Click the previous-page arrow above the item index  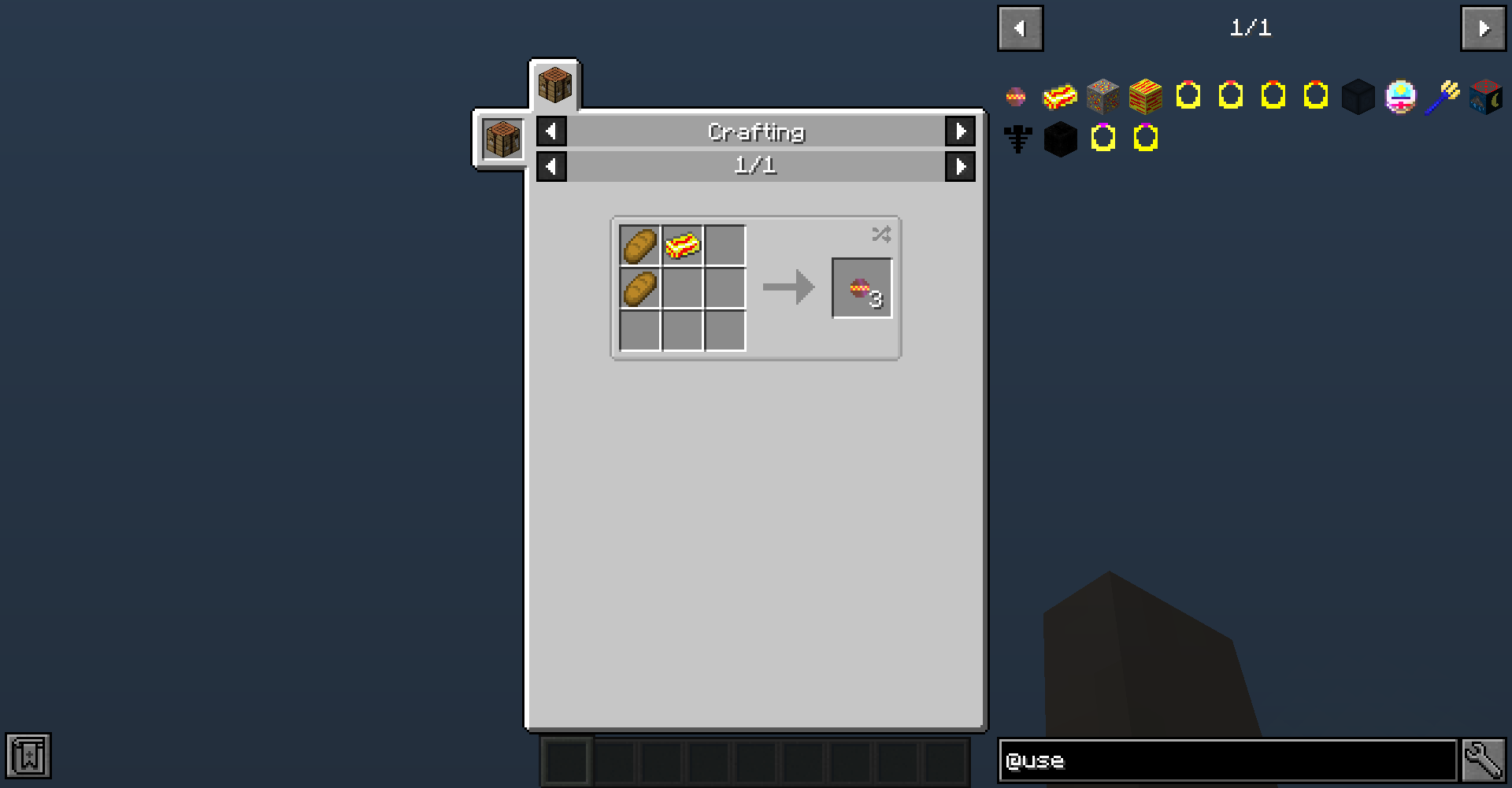pos(1020,28)
